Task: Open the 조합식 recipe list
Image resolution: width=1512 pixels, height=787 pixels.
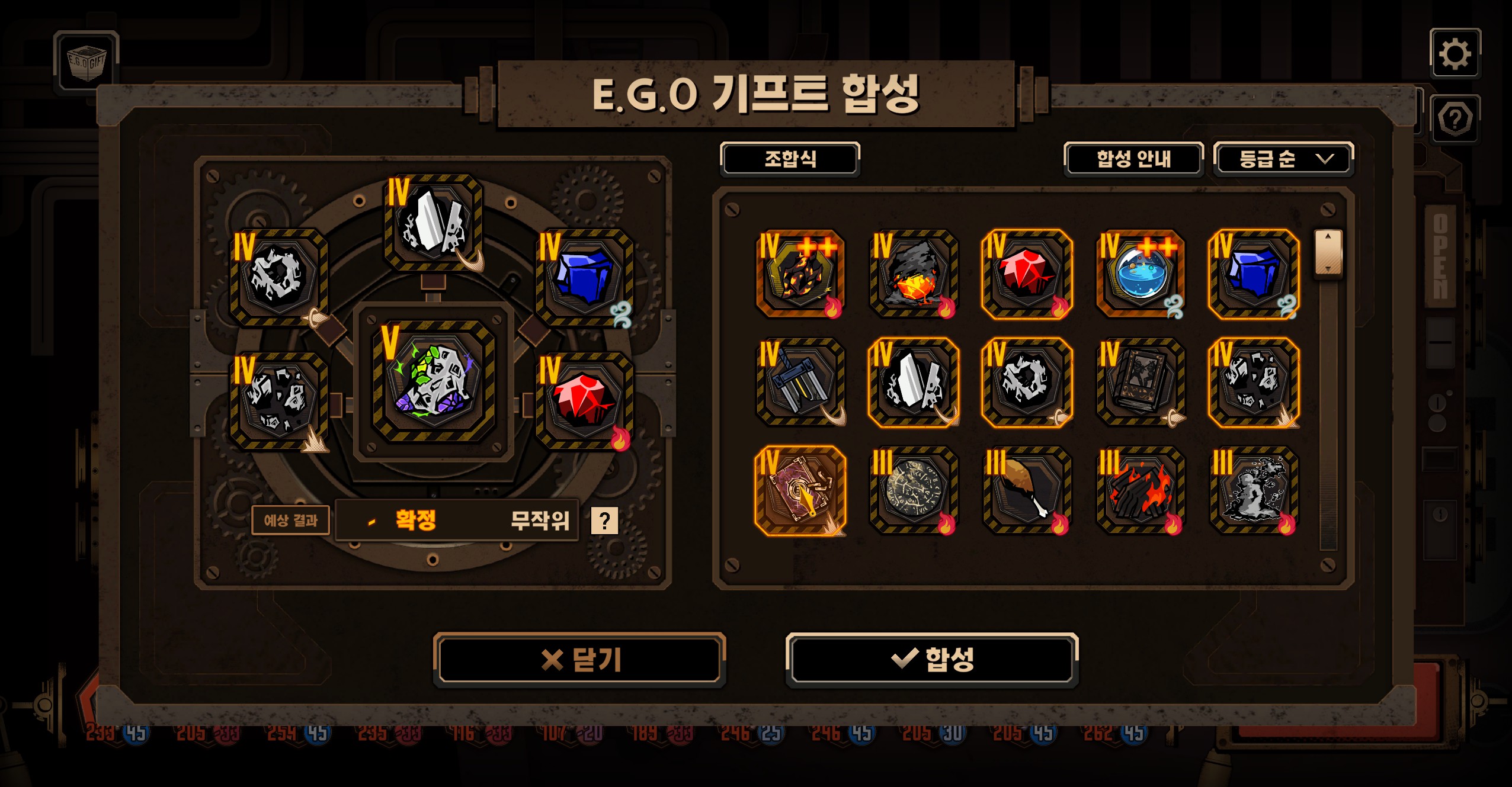Action: pos(790,159)
